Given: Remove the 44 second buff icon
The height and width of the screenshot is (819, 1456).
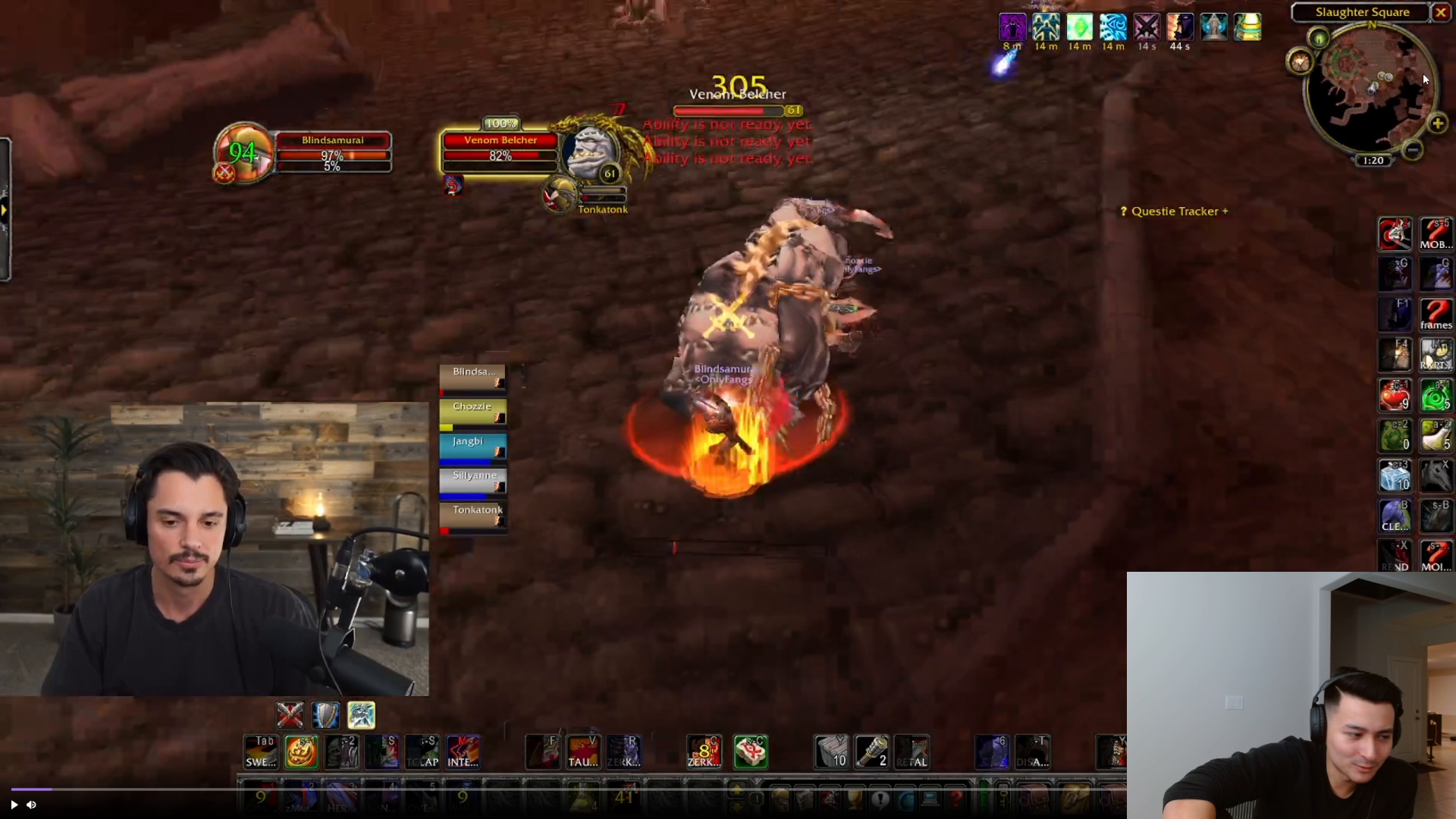Looking at the screenshot, I should 1179,27.
